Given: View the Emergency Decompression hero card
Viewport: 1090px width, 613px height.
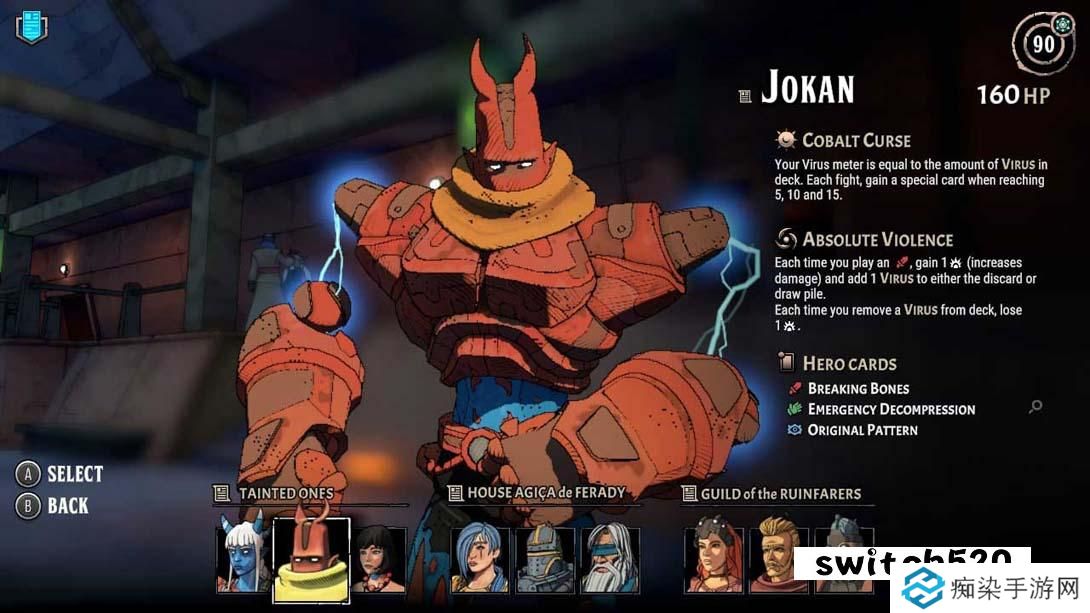Looking at the screenshot, I should [x=891, y=409].
